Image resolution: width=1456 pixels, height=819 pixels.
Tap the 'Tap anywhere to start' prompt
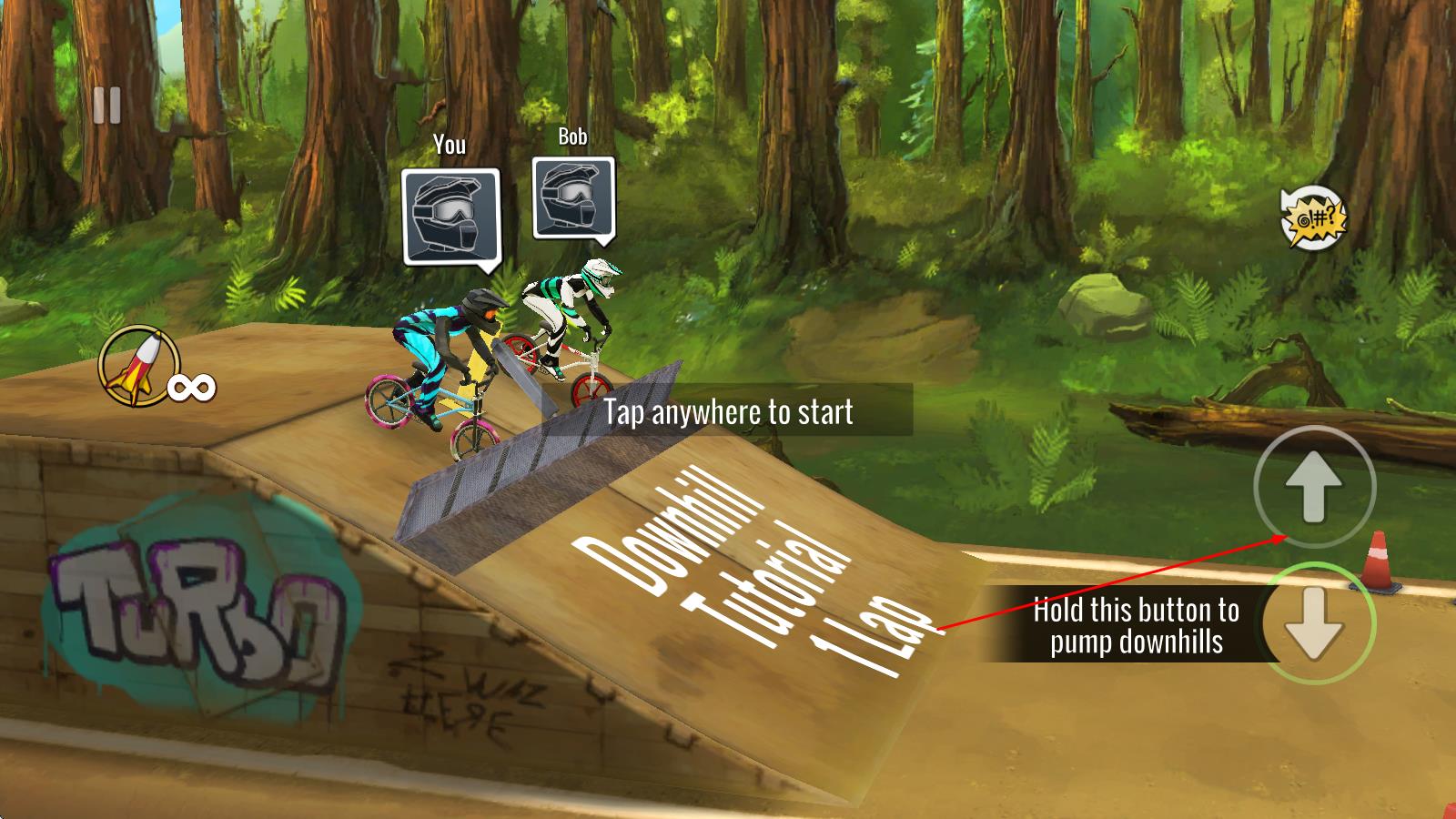click(728, 411)
